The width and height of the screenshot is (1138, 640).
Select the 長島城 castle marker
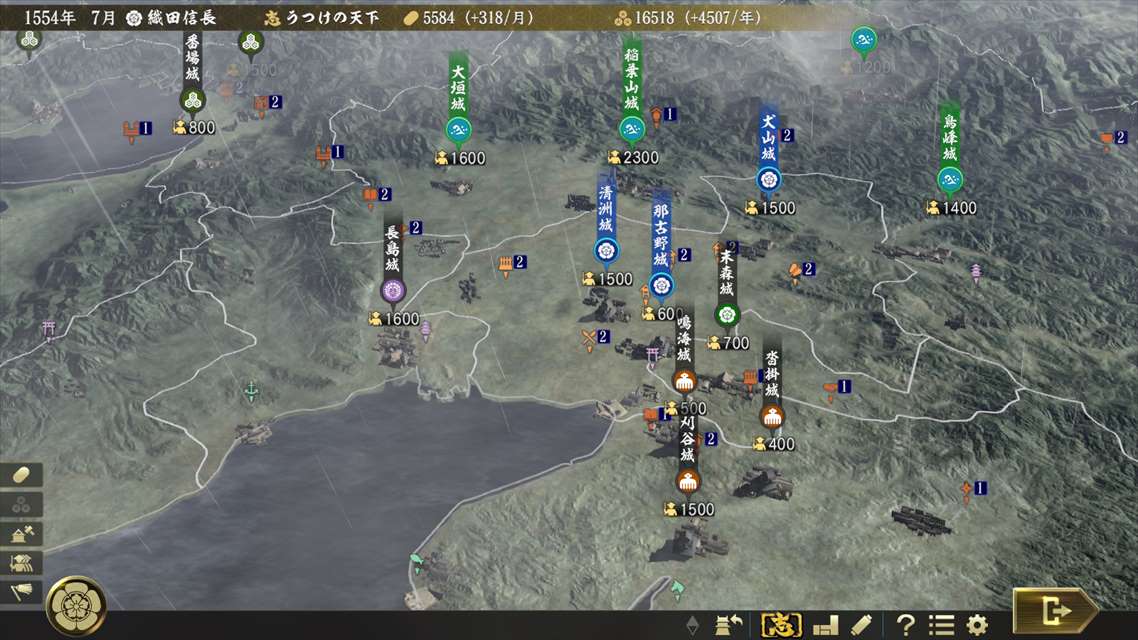point(393,290)
